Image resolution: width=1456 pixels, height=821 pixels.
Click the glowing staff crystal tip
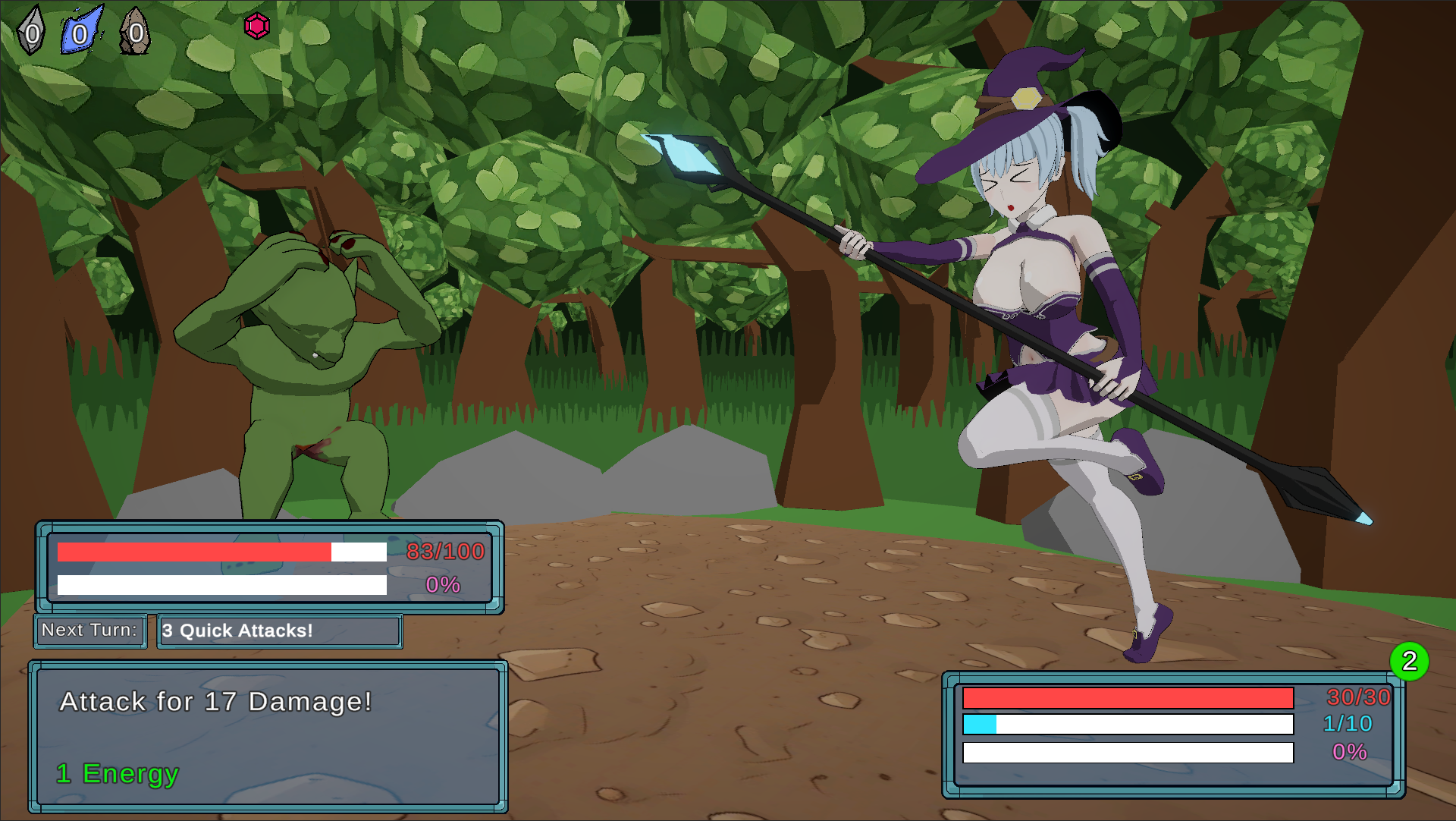[682, 156]
